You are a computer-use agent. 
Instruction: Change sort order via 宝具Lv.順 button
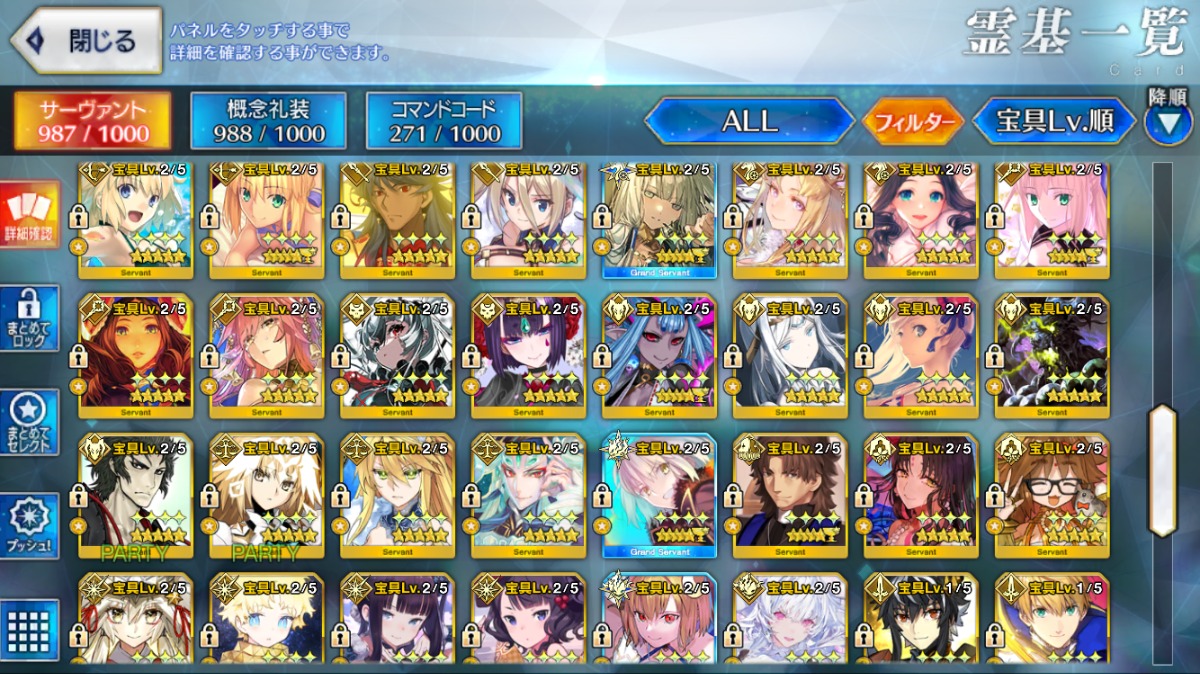[x=1054, y=122]
